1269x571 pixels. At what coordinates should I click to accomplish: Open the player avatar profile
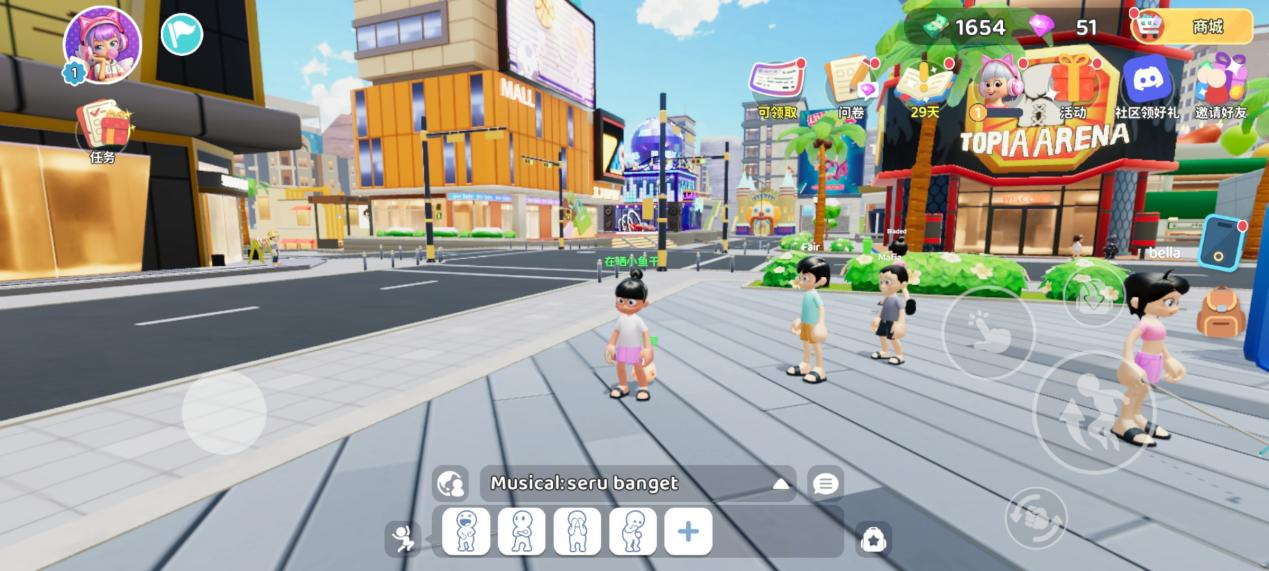click(101, 43)
